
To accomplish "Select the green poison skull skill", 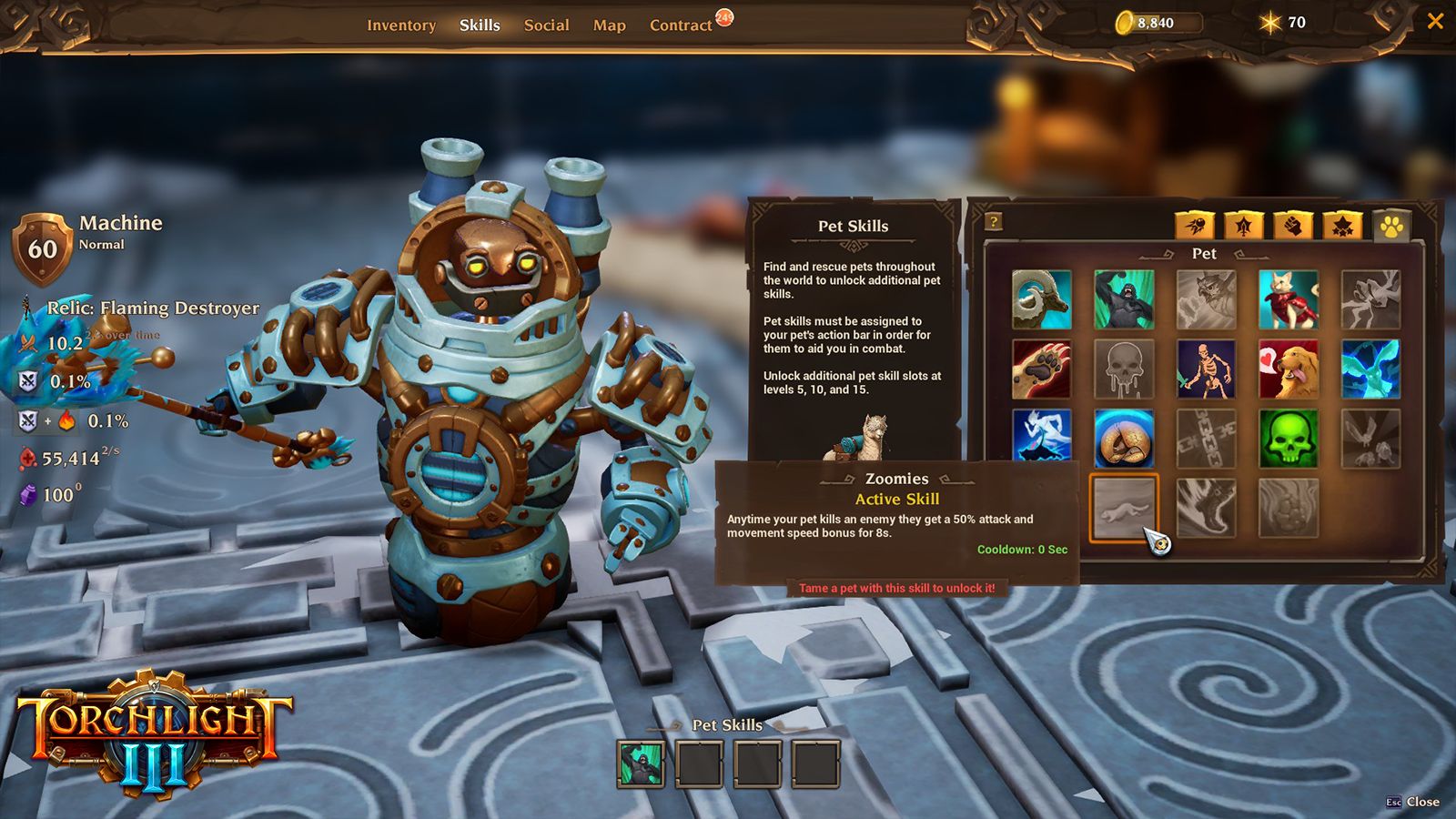I will click(1290, 437).
